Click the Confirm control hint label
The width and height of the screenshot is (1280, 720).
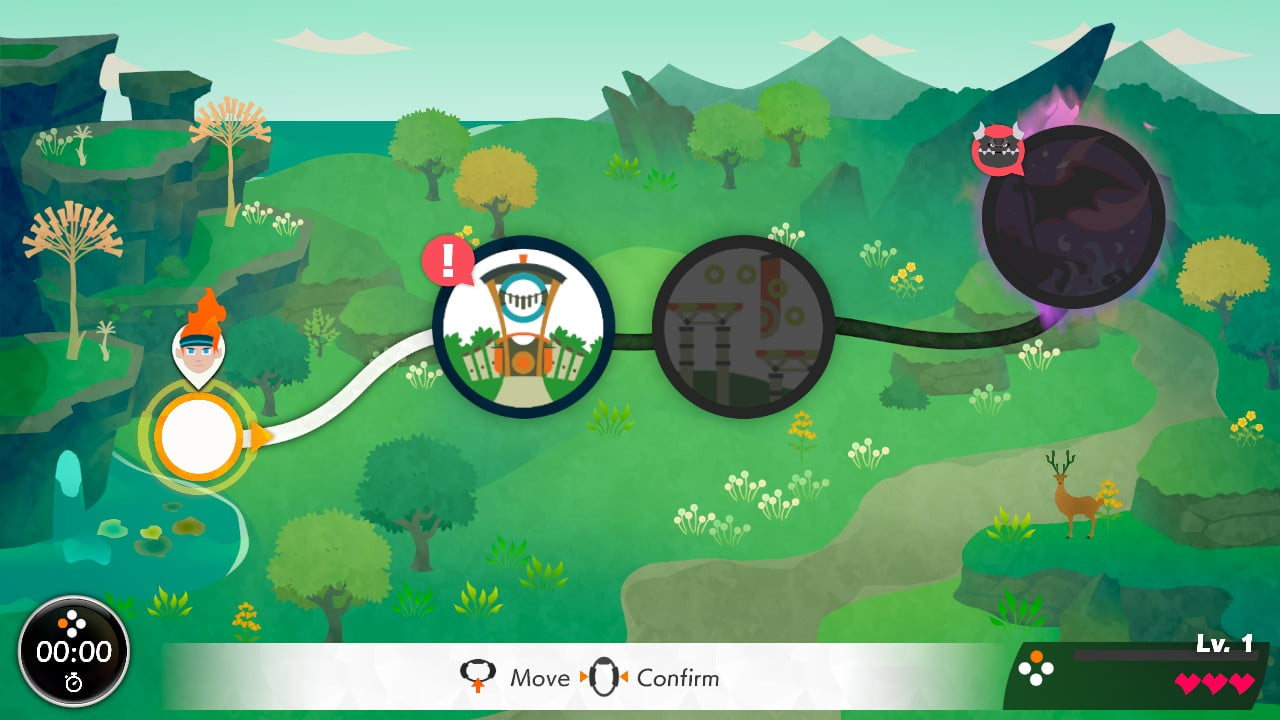(678, 678)
